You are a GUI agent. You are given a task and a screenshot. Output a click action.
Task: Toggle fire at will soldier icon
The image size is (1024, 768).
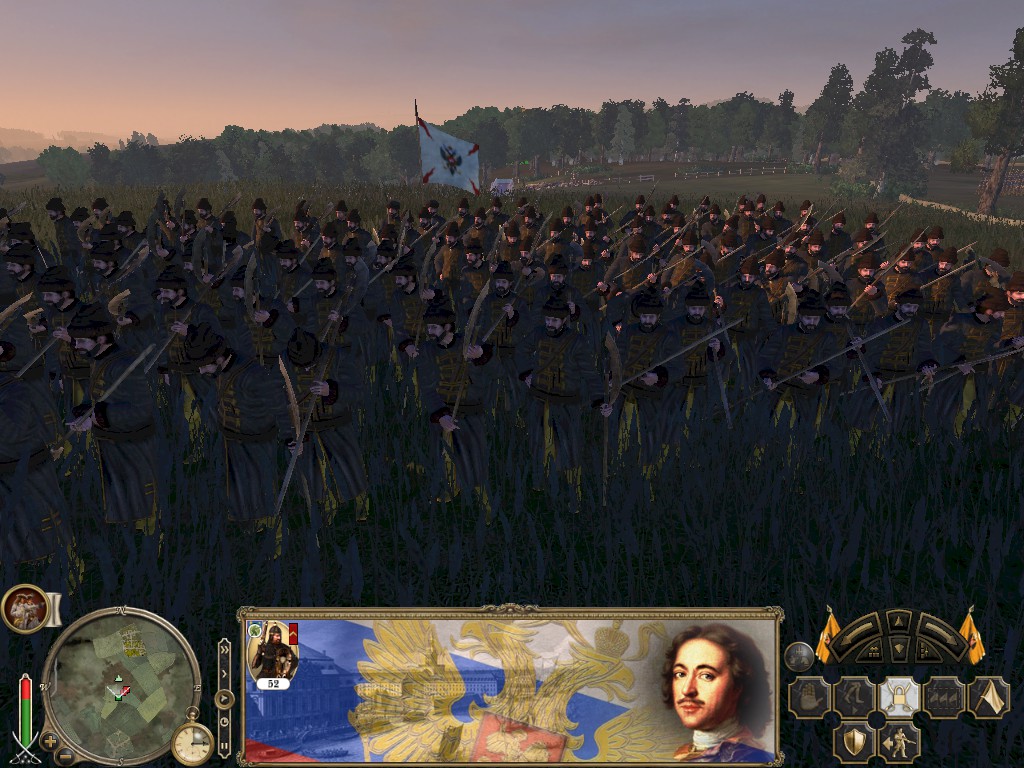[898, 741]
